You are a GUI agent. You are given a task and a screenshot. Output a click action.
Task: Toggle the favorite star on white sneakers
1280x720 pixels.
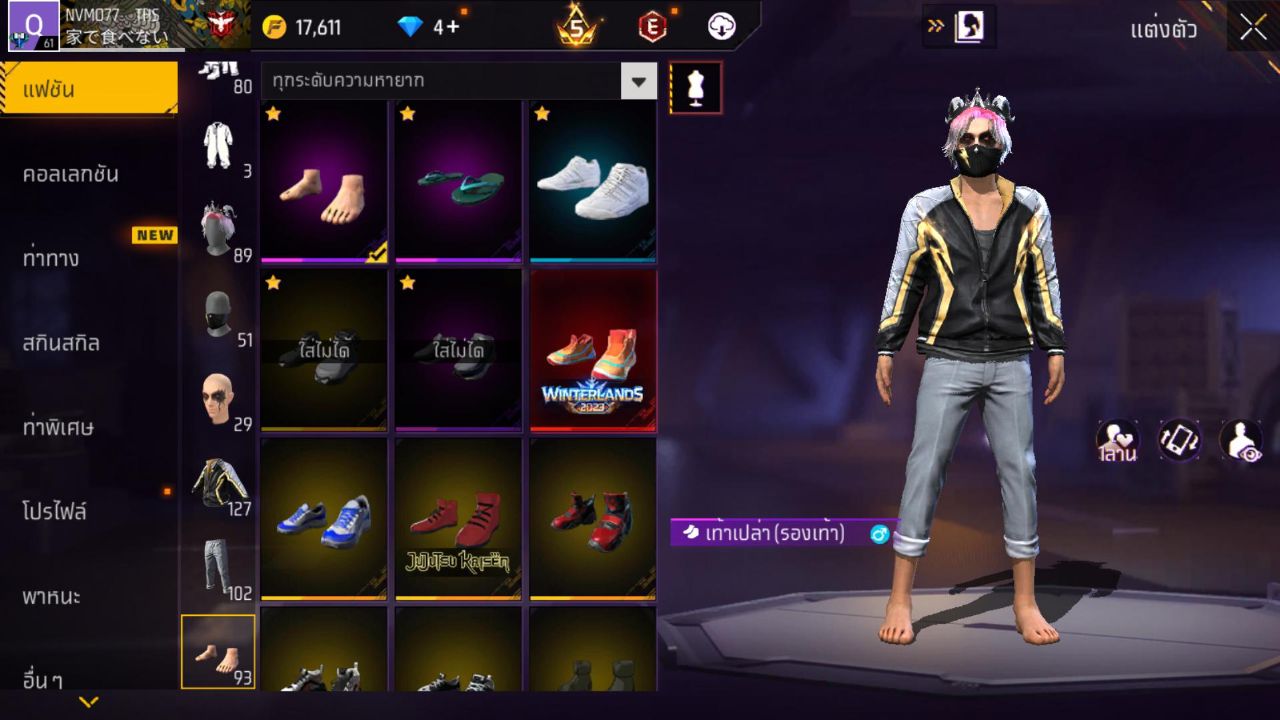coord(540,113)
